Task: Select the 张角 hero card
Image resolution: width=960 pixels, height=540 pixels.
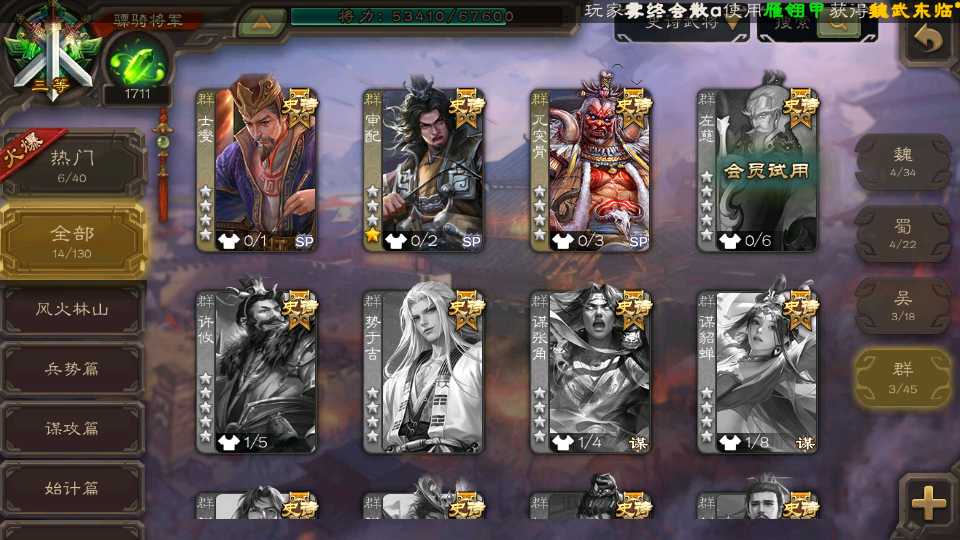Action: (590, 371)
